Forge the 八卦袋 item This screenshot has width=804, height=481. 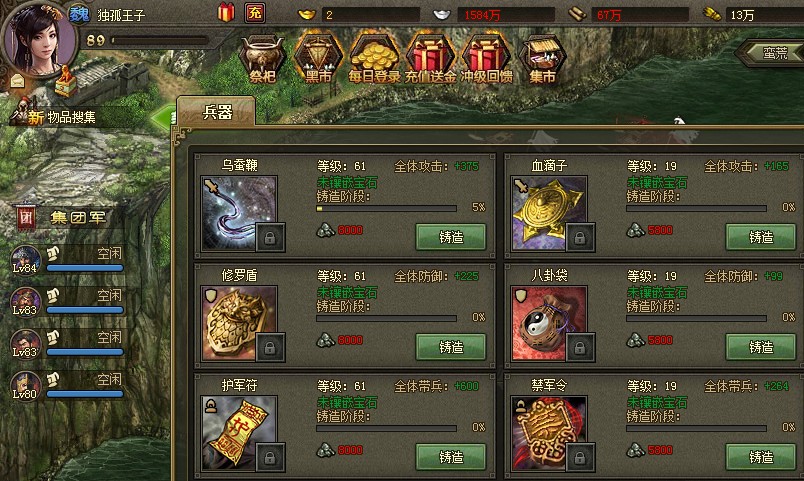coord(761,347)
